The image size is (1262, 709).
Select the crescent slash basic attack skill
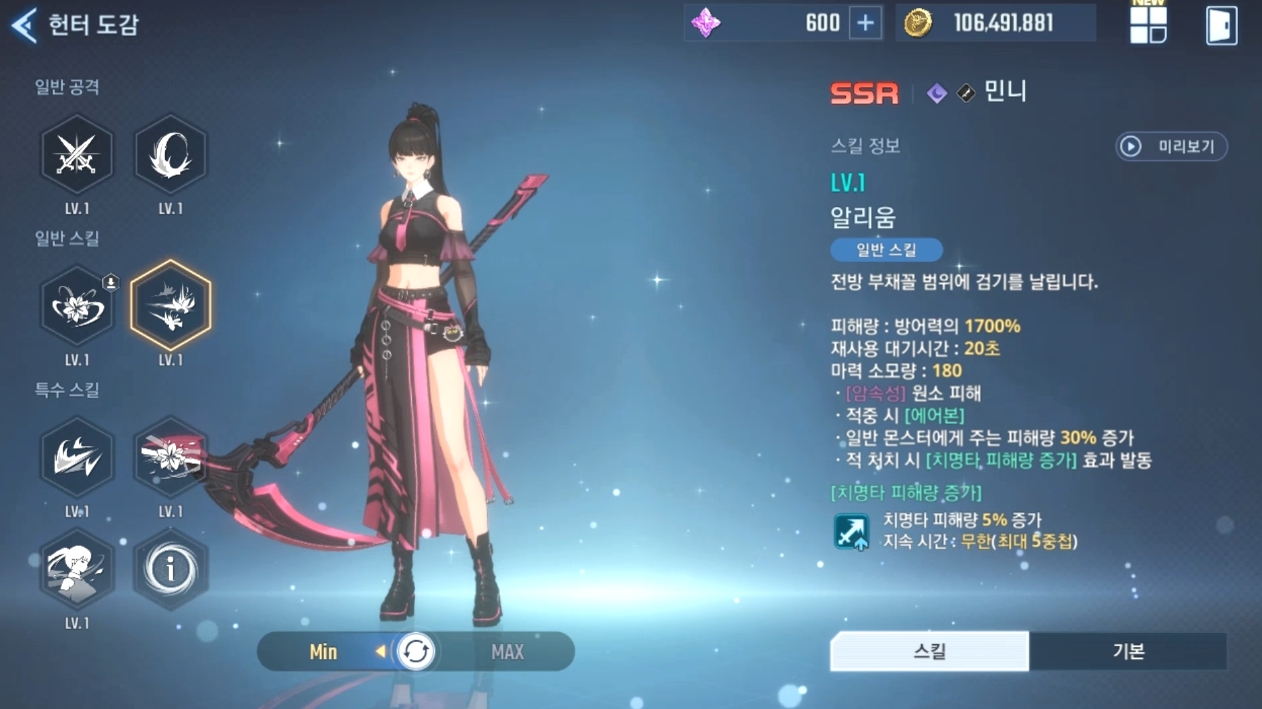[x=170, y=155]
